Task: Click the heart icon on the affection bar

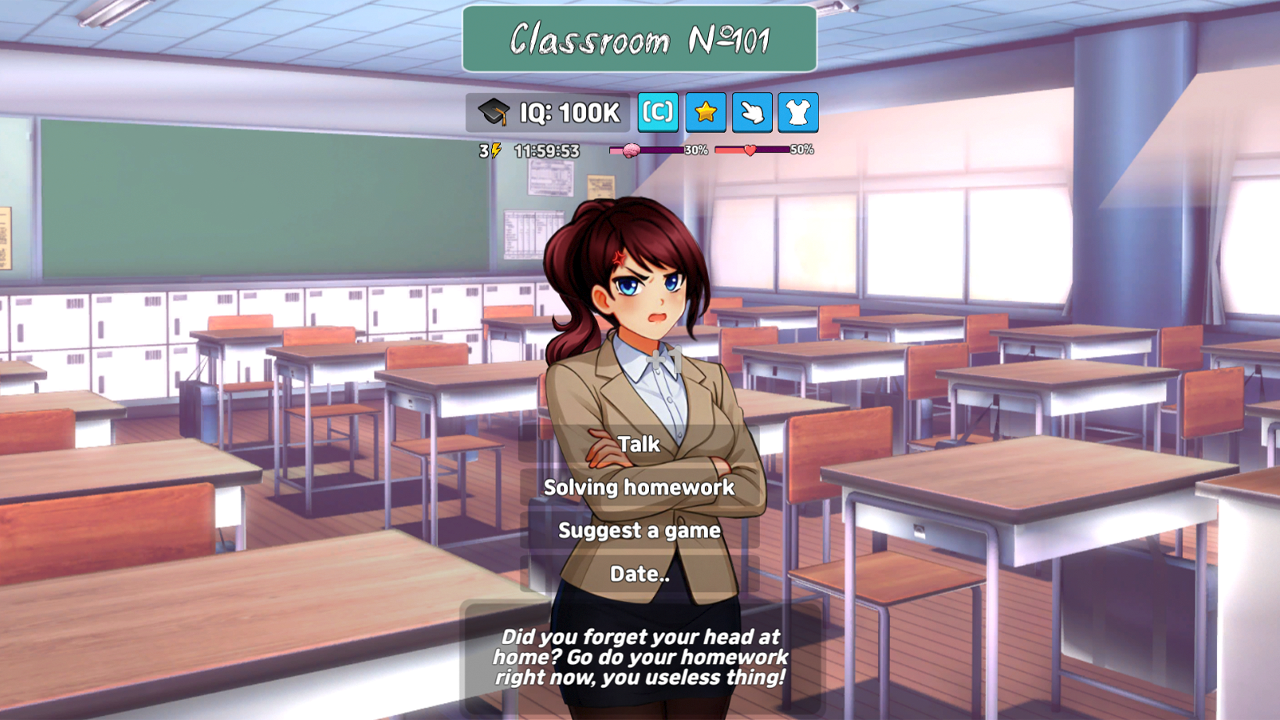Action: (x=749, y=150)
